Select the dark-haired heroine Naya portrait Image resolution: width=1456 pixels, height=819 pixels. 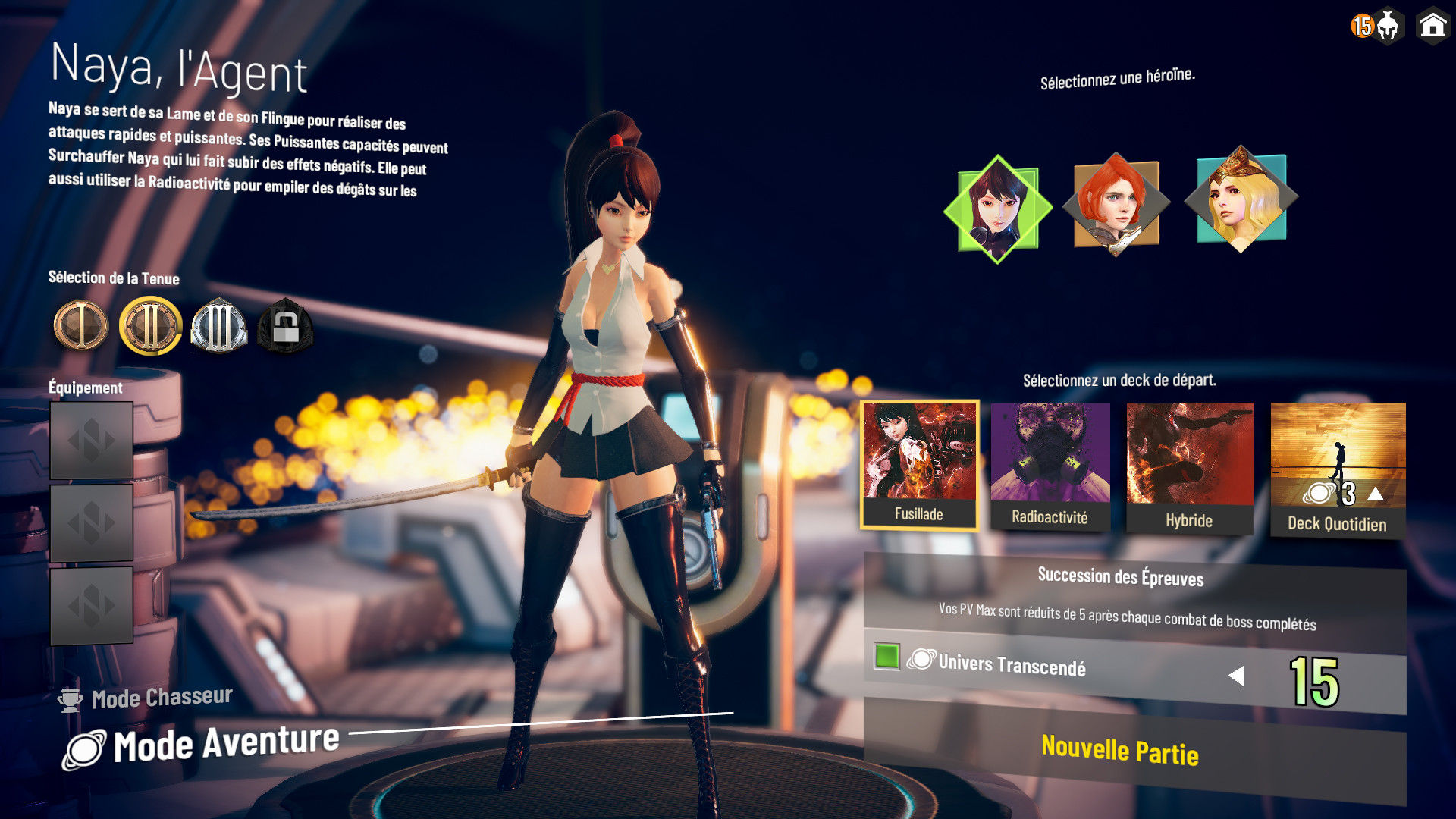[998, 209]
